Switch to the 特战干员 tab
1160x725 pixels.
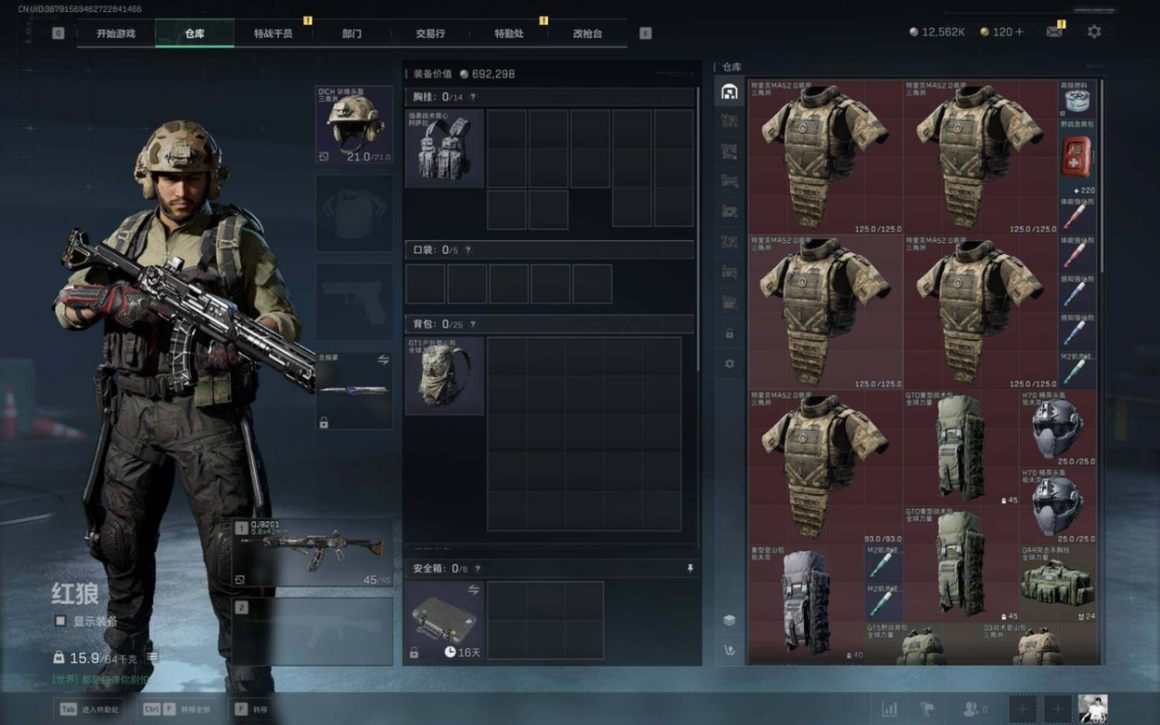coord(273,33)
